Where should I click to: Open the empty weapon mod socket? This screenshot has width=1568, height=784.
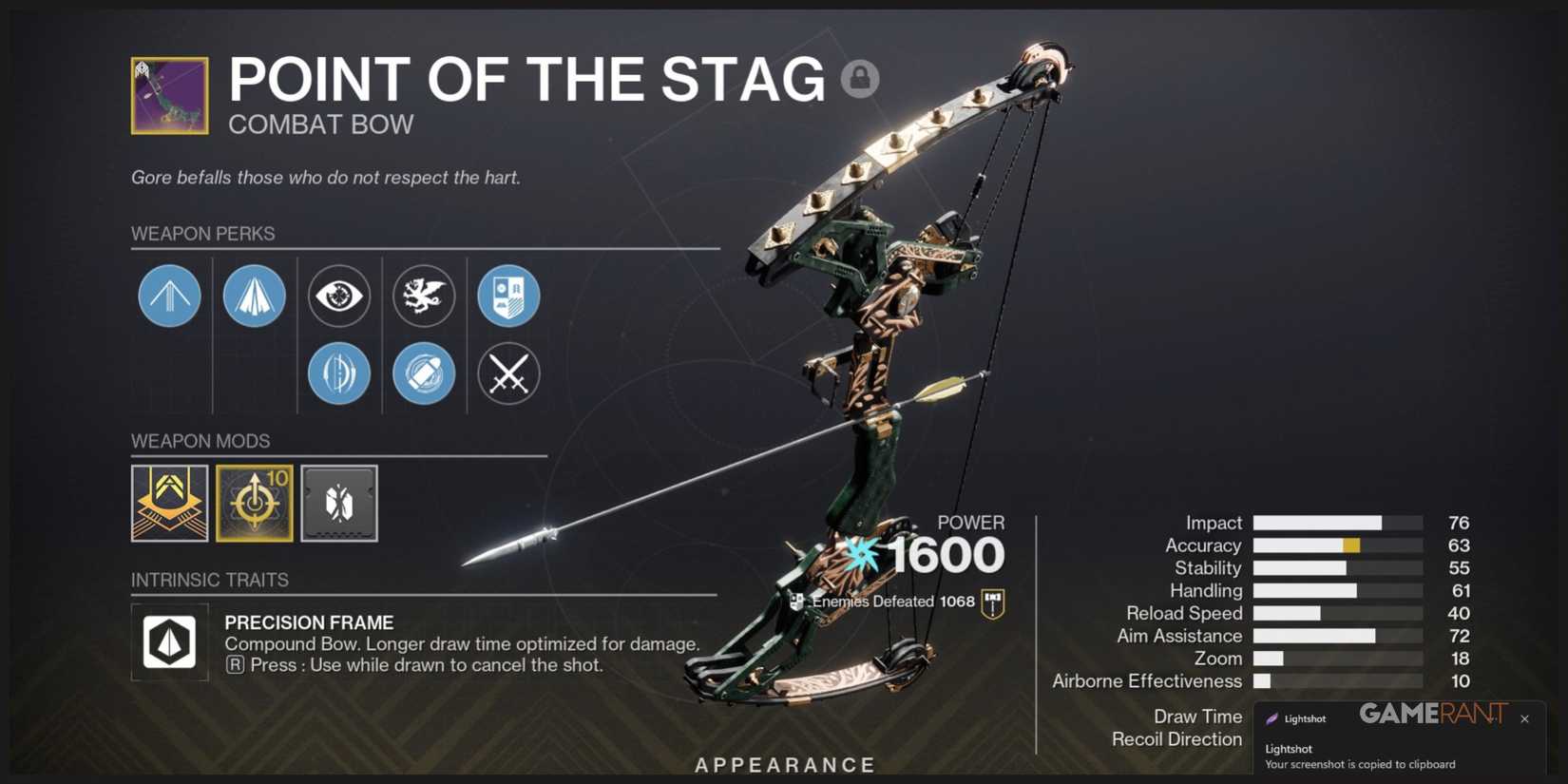tap(339, 504)
